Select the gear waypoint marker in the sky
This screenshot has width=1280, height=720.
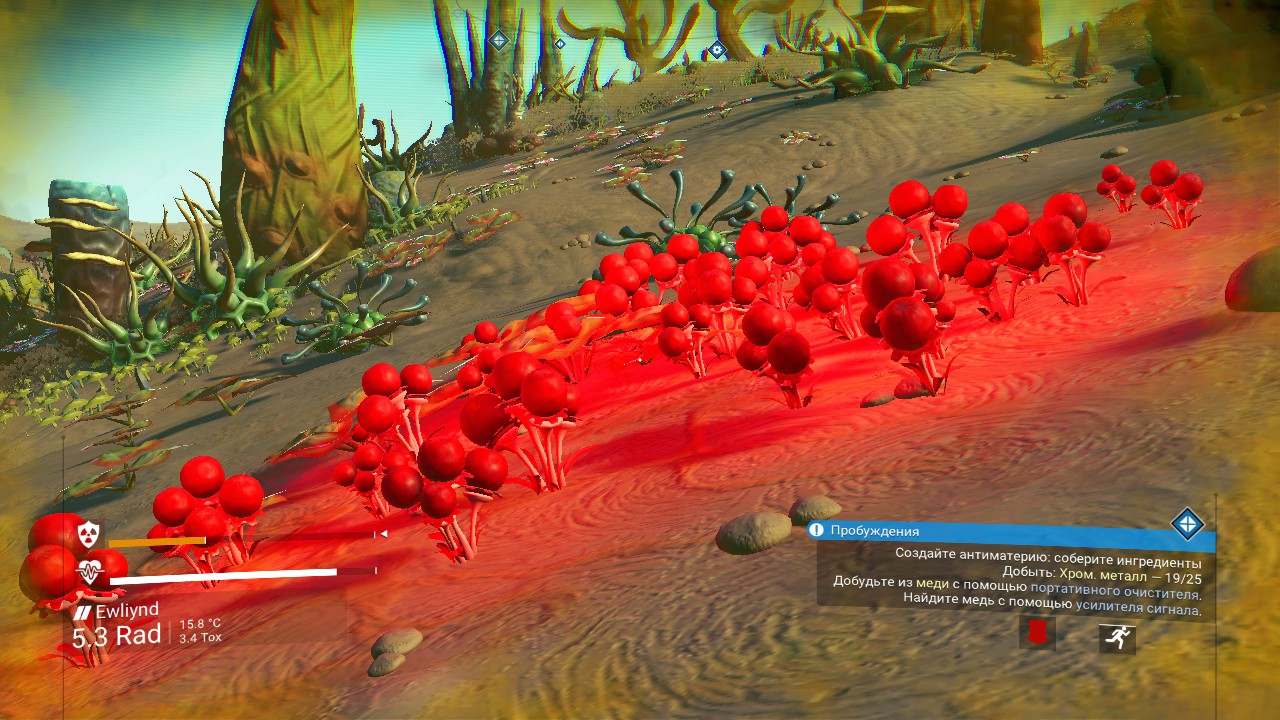pos(717,49)
